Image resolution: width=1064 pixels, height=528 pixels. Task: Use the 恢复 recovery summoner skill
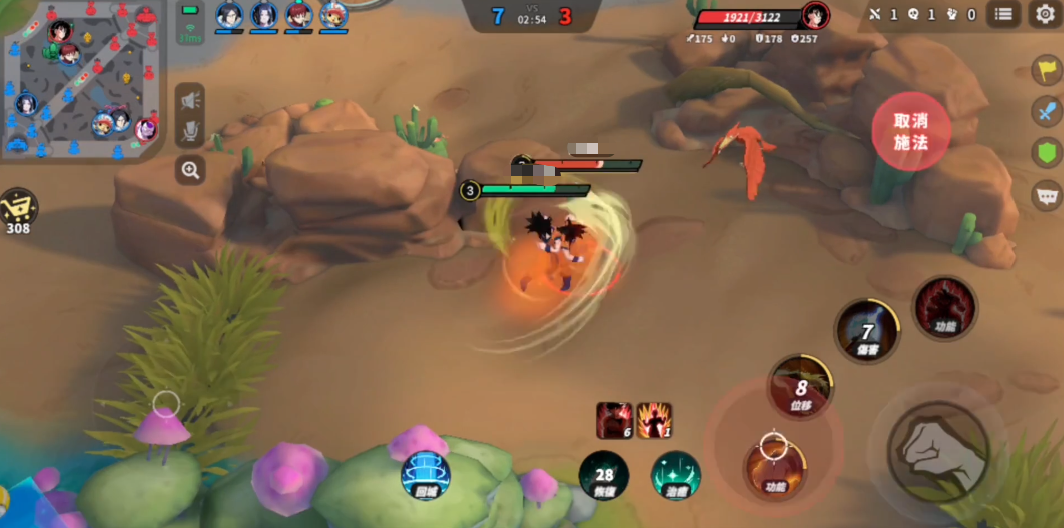(x=604, y=475)
